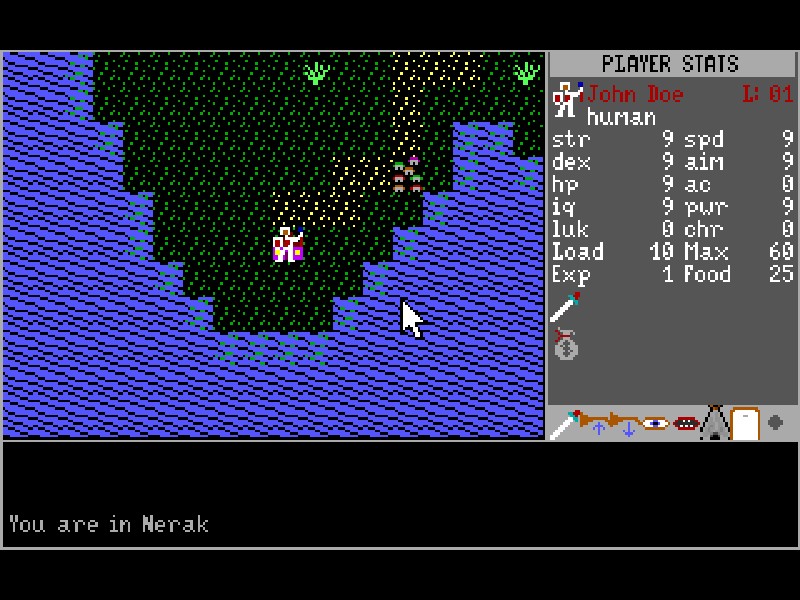Click the tent camp icon
800x600 pixels.
[714, 424]
